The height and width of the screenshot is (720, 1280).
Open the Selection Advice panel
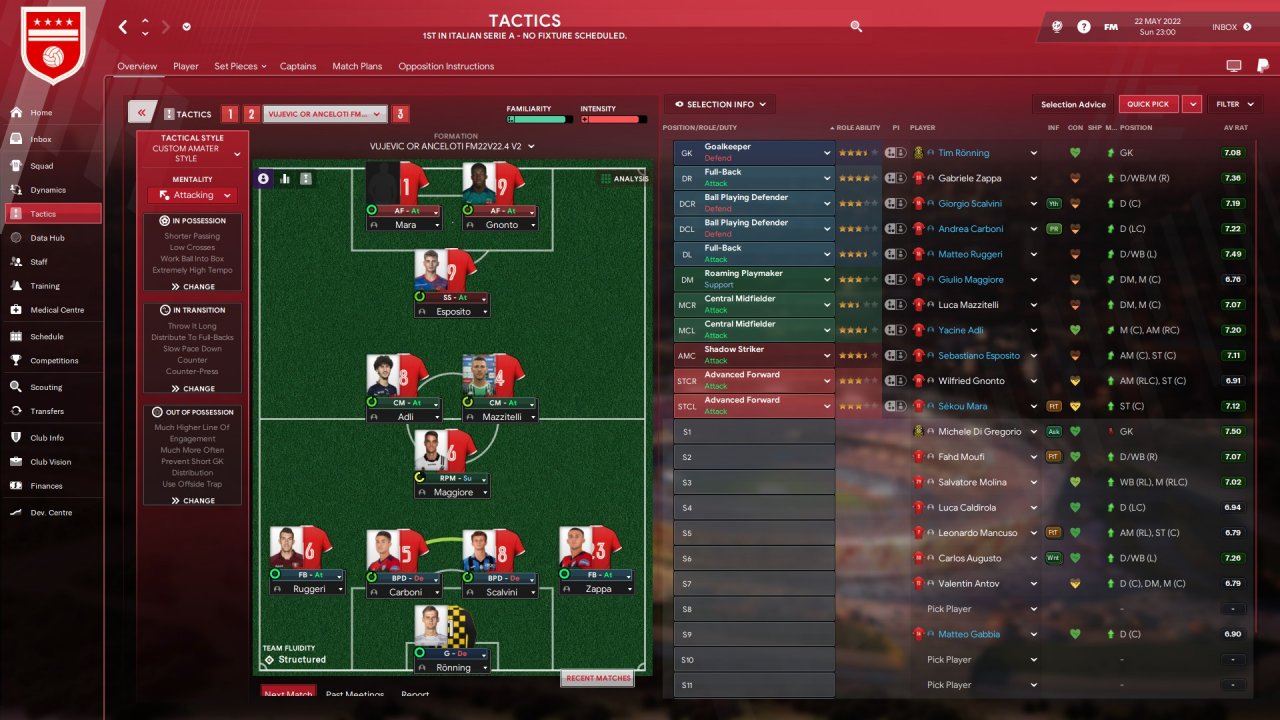point(1073,104)
